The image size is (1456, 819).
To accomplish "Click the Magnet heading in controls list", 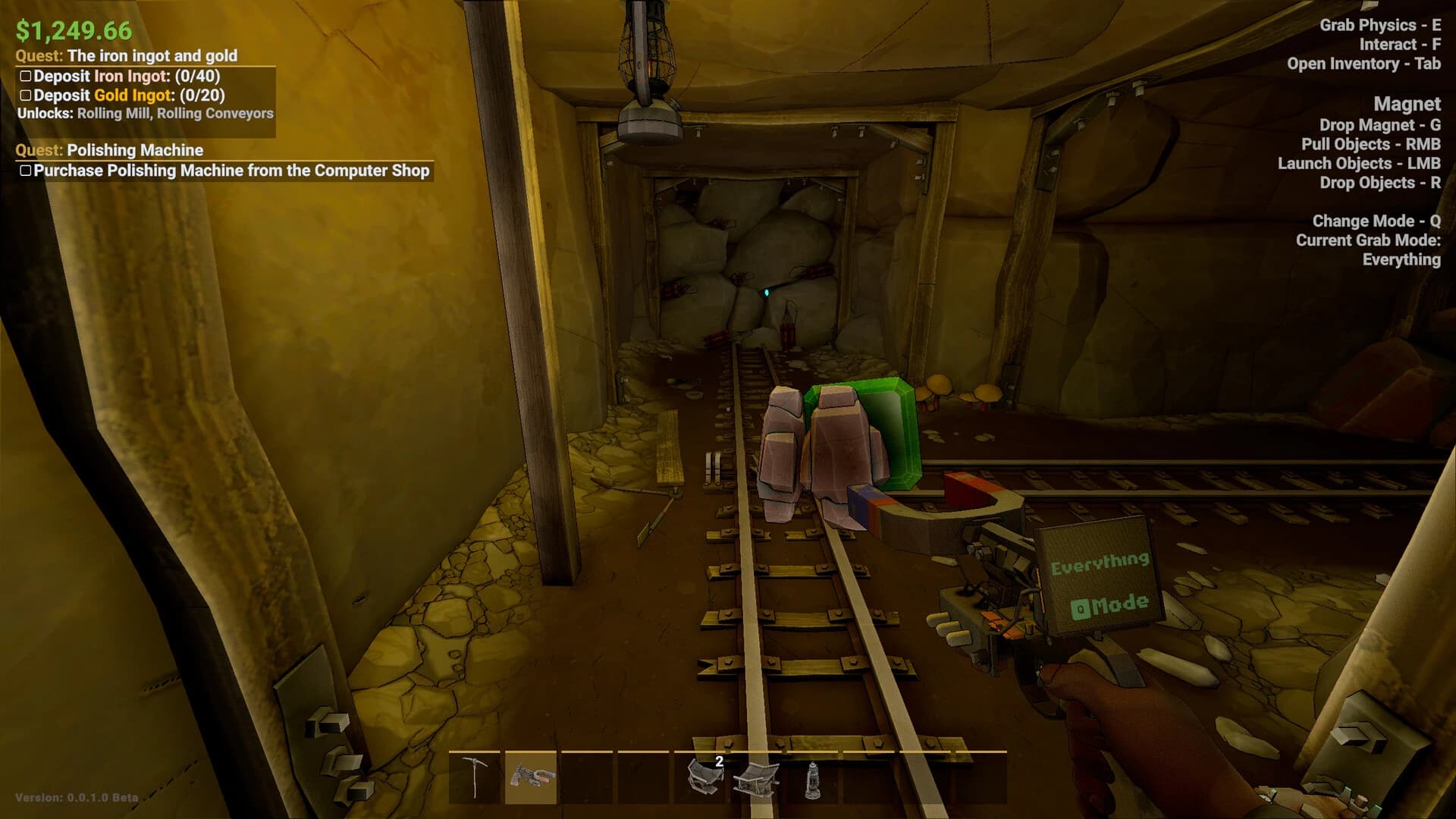I will tap(1409, 104).
